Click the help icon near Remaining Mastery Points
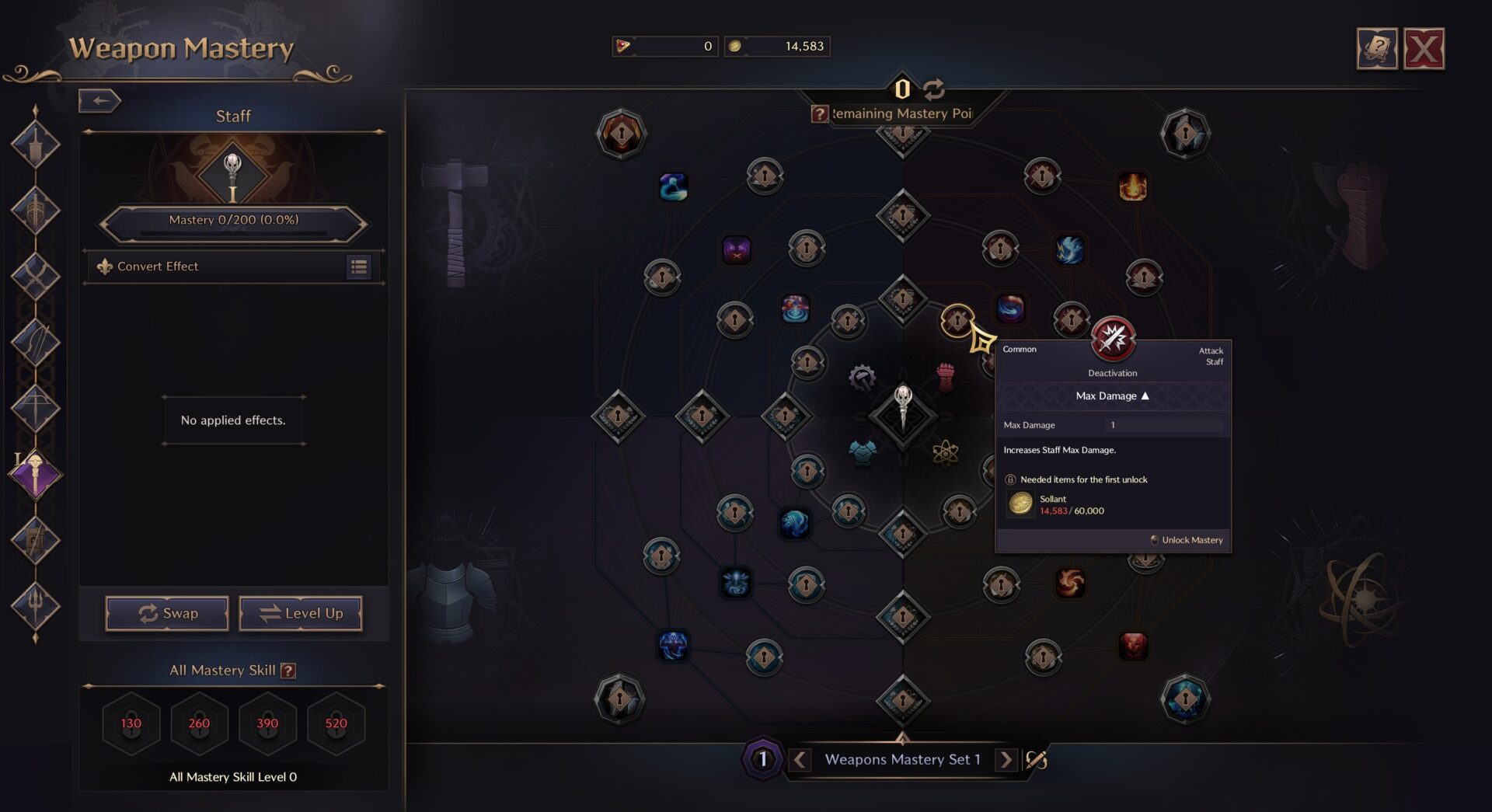Viewport: 1492px width, 812px height. [819, 114]
